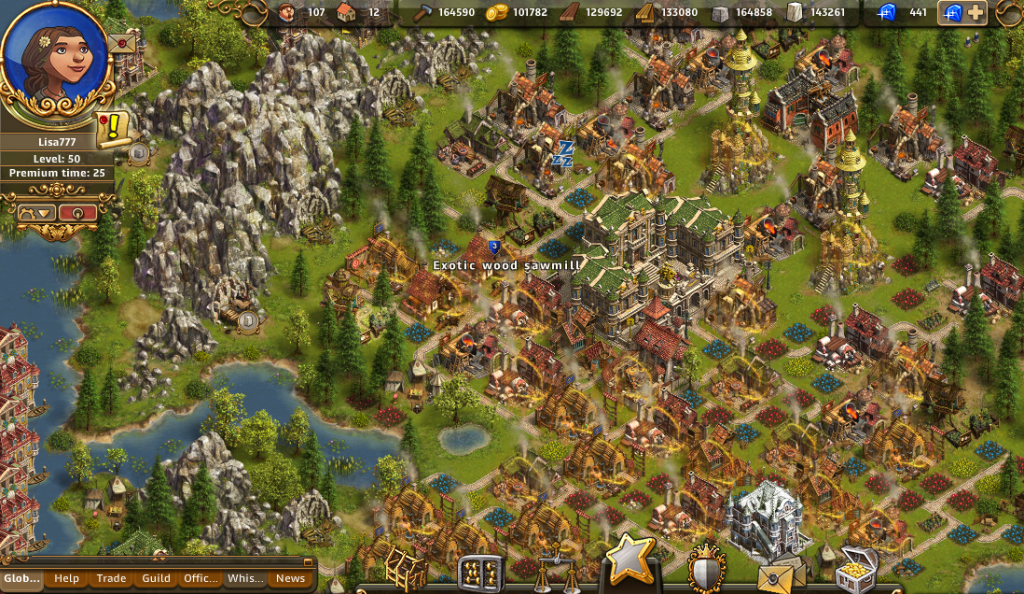Open the Guild chat tab
Screen dimensions: 1024x594
click(x=156, y=578)
